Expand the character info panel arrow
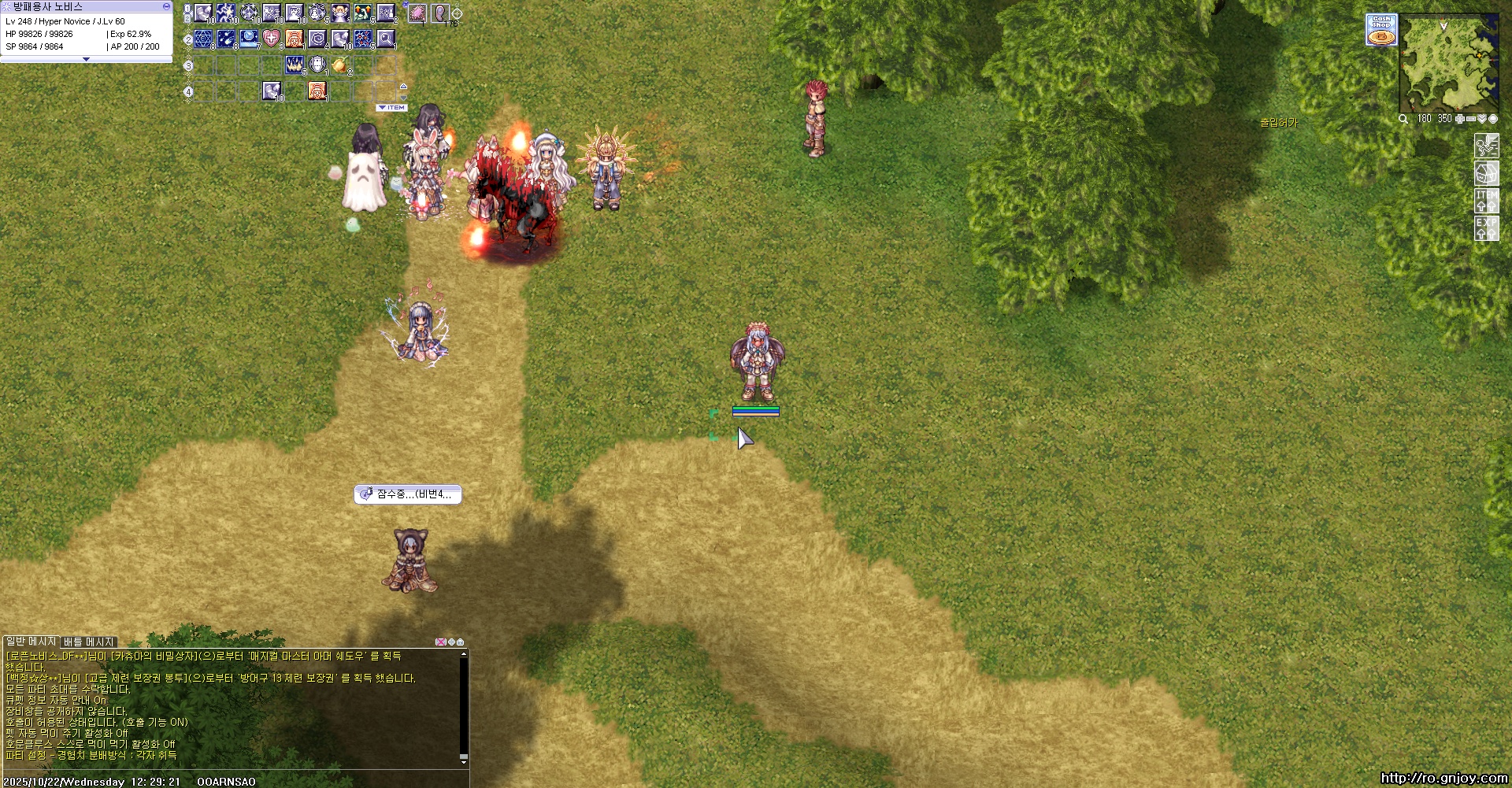Image resolution: width=1512 pixels, height=788 pixels. coord(86,59)
